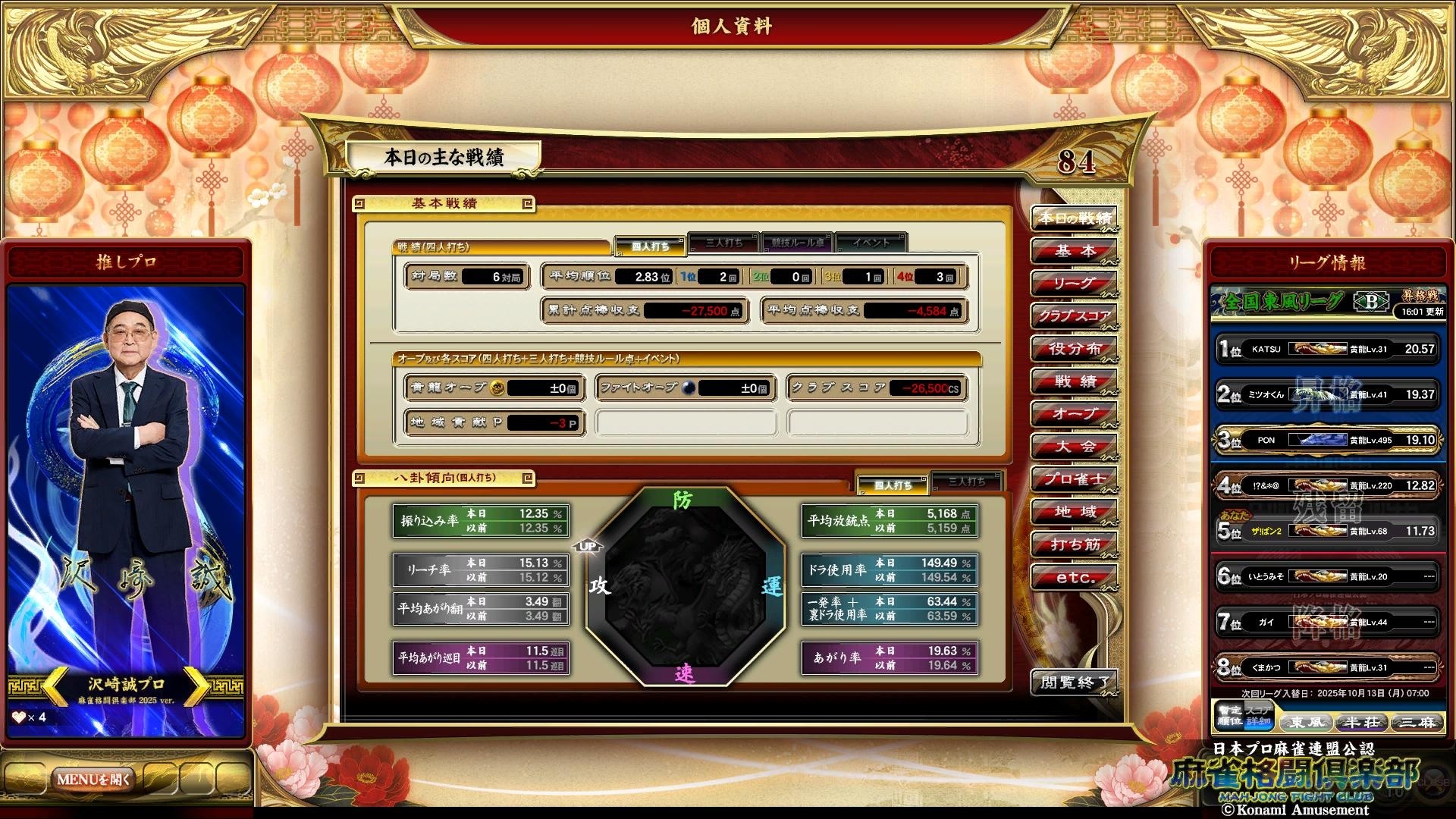The height and width of the screenshot is (819, 1456).
Task: Open the 大会 (tournament) panel
Action: 1074,447
